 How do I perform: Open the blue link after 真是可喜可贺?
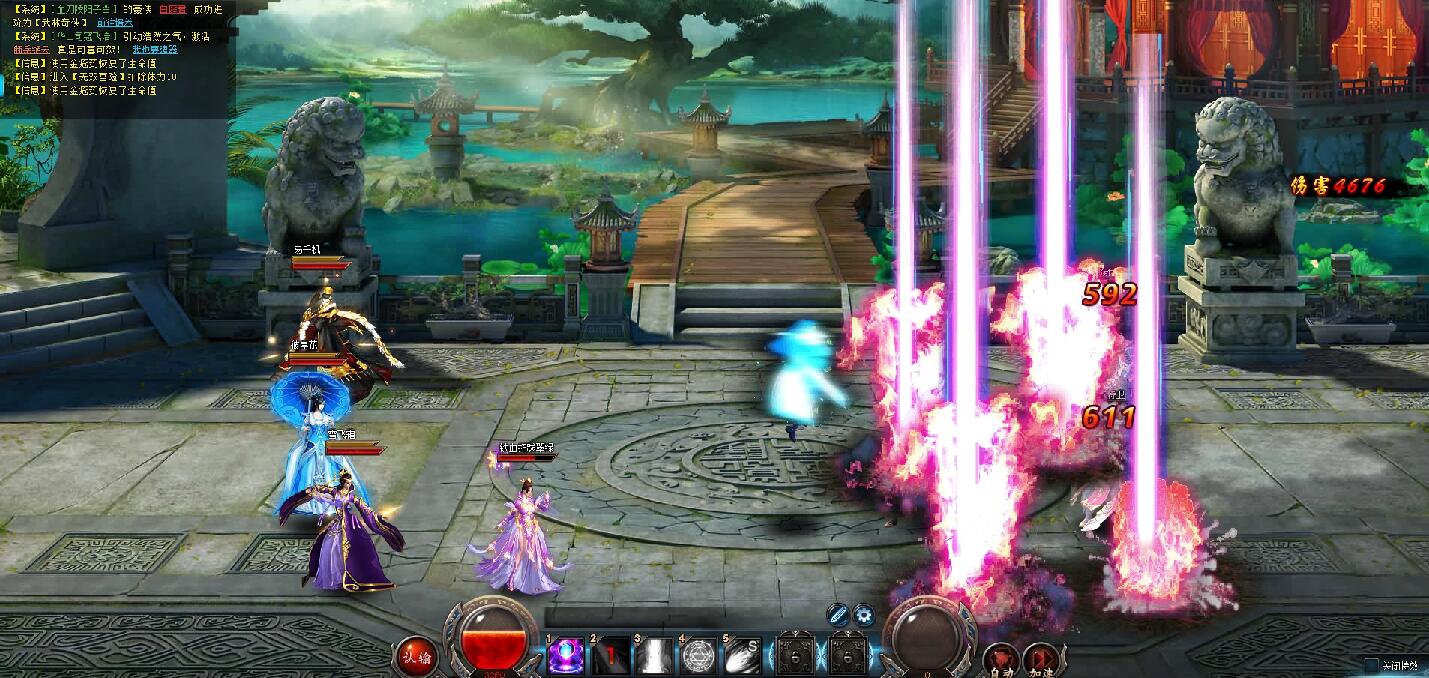[154, 49]
